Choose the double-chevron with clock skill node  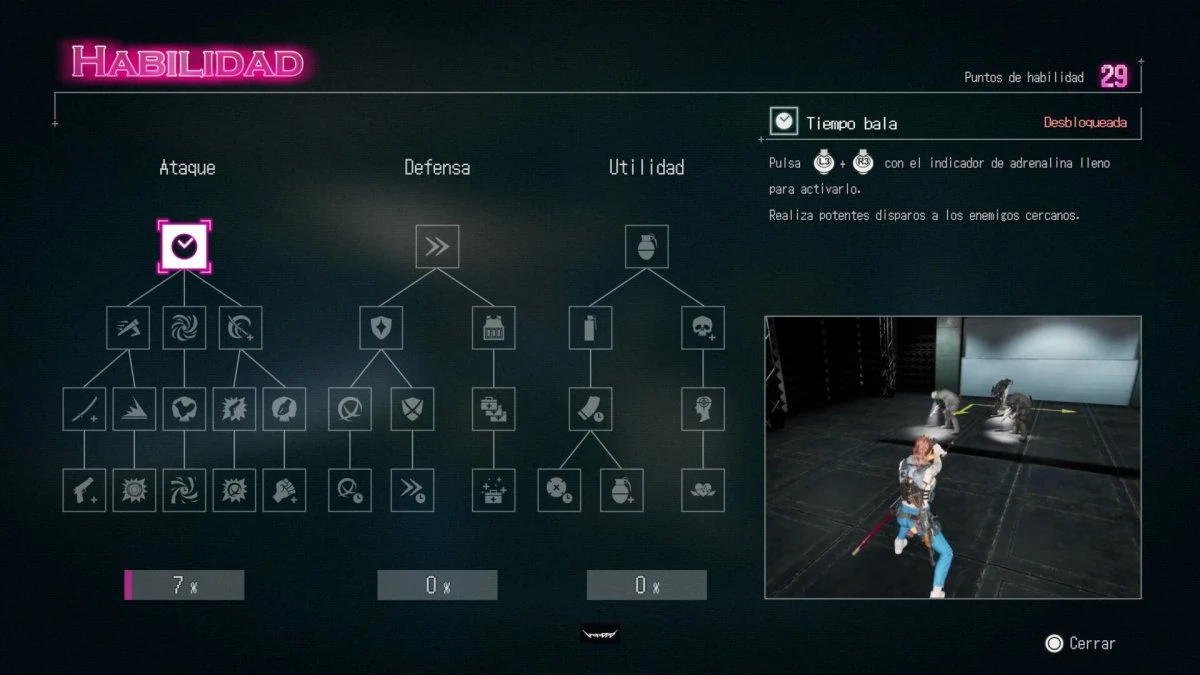pos(412,490)
